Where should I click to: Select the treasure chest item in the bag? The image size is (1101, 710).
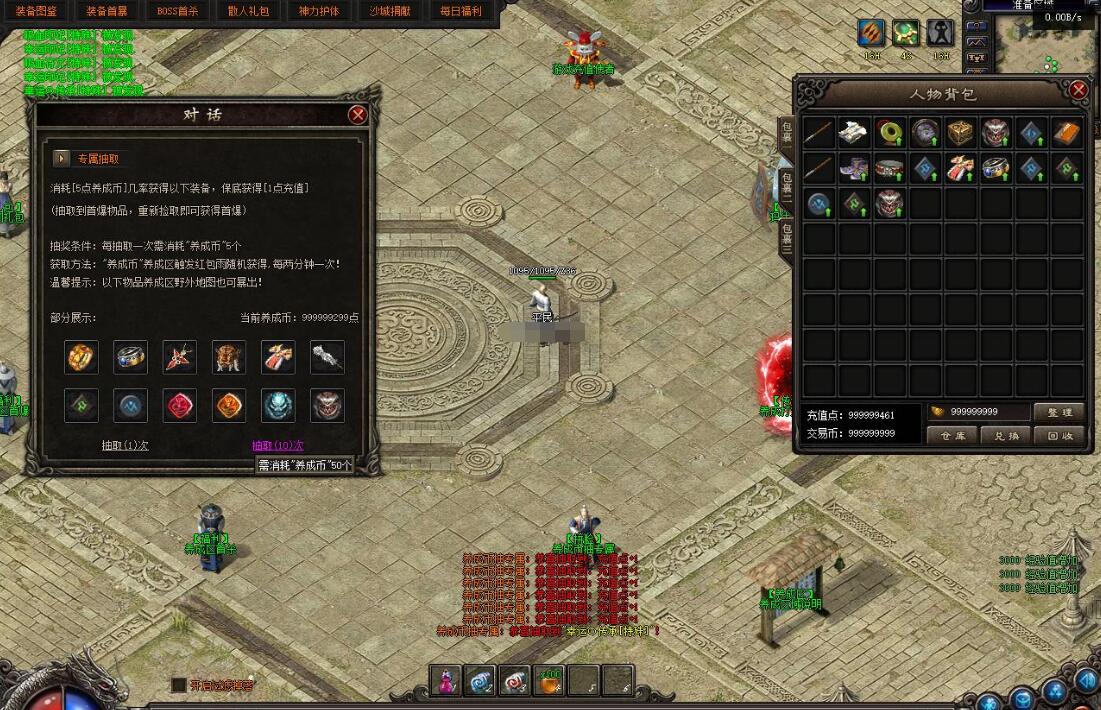click(960, 132)
